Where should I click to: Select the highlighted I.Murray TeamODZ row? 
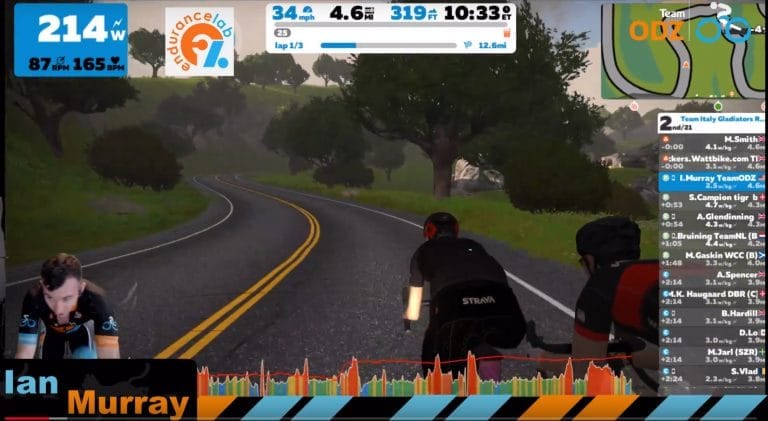click(712, 181)
